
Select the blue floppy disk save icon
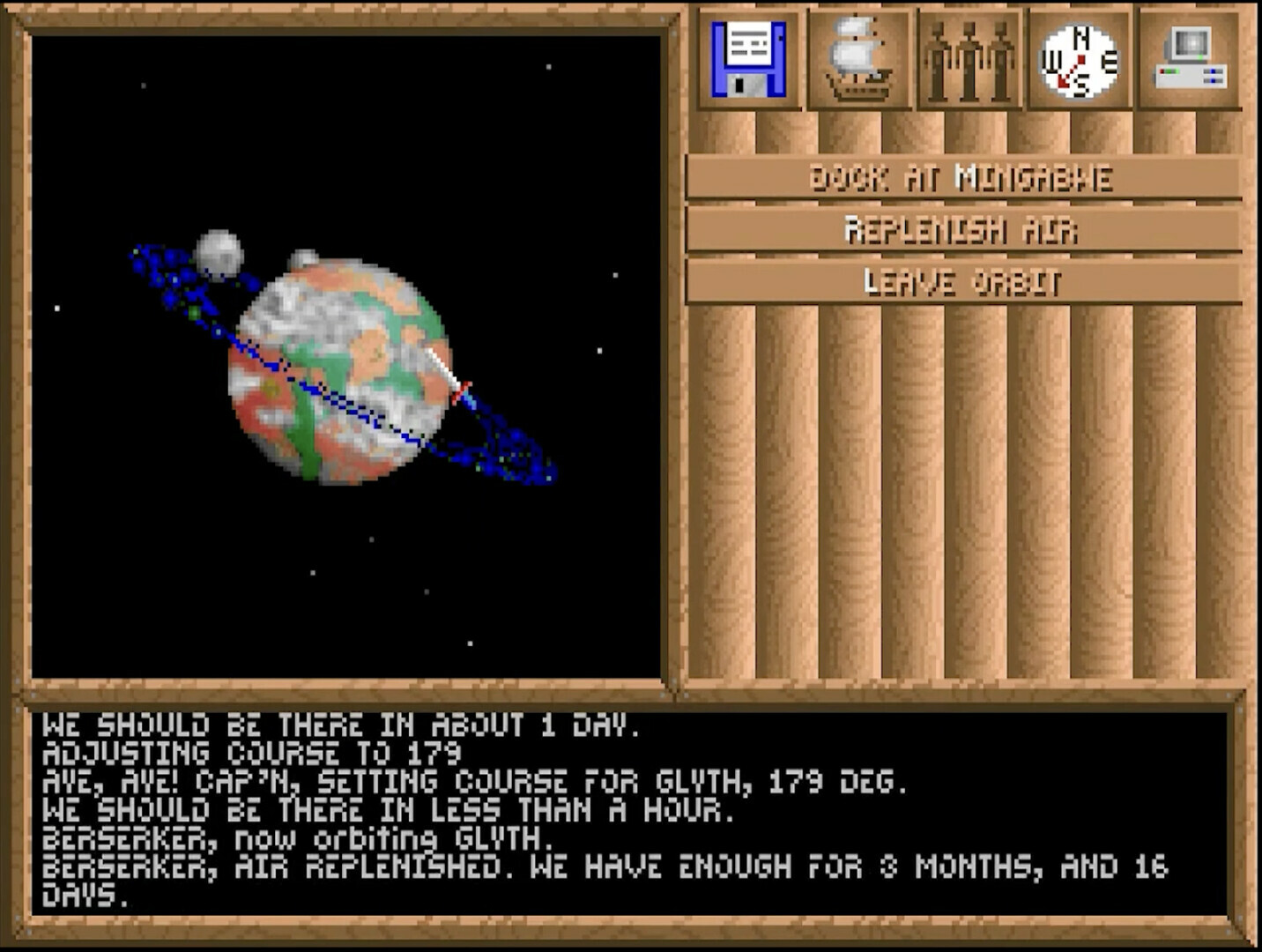point(750,56)
